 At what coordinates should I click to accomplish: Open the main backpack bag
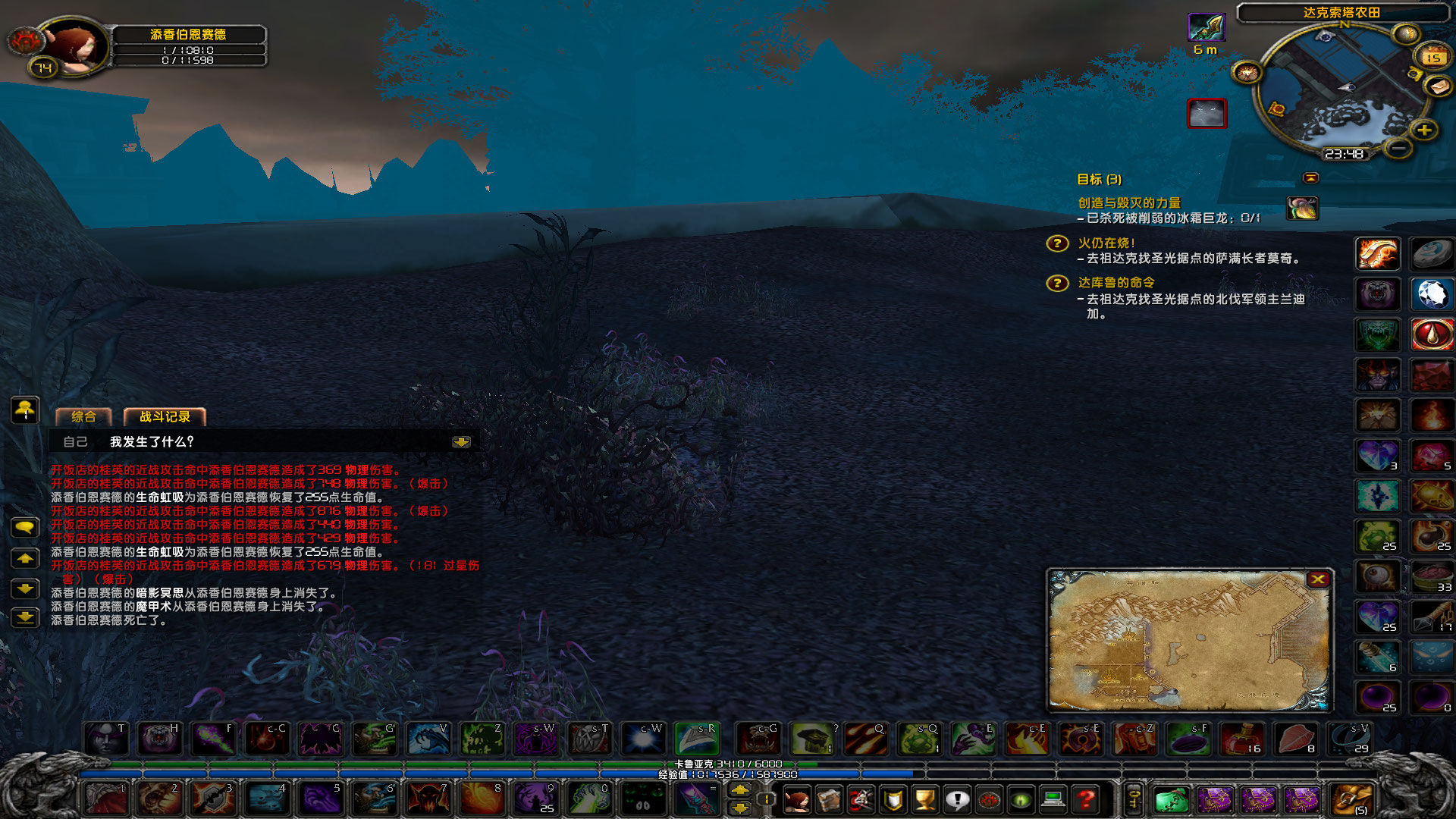click(x=1350, y=799)
